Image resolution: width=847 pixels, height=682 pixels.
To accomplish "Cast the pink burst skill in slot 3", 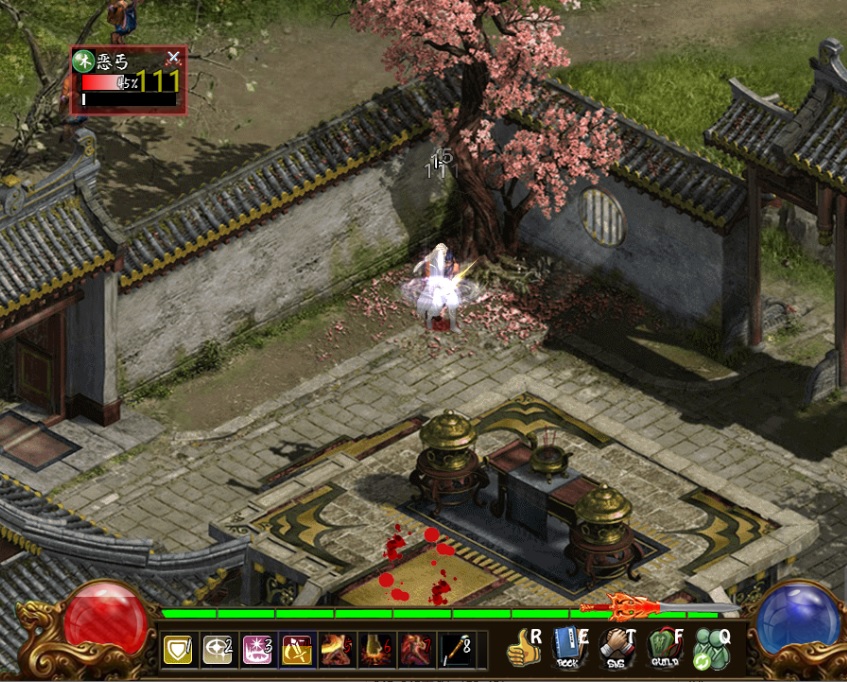I will pyautogui.click(x=257, y=650).
